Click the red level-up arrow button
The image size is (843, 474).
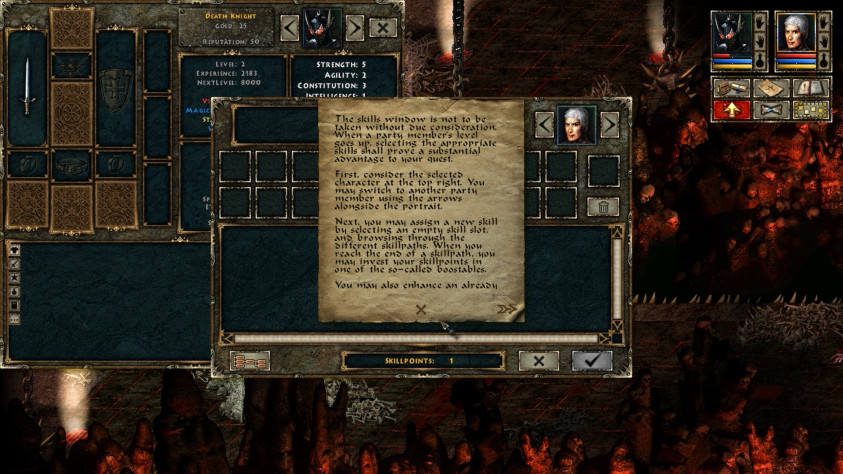pos(729,109)
